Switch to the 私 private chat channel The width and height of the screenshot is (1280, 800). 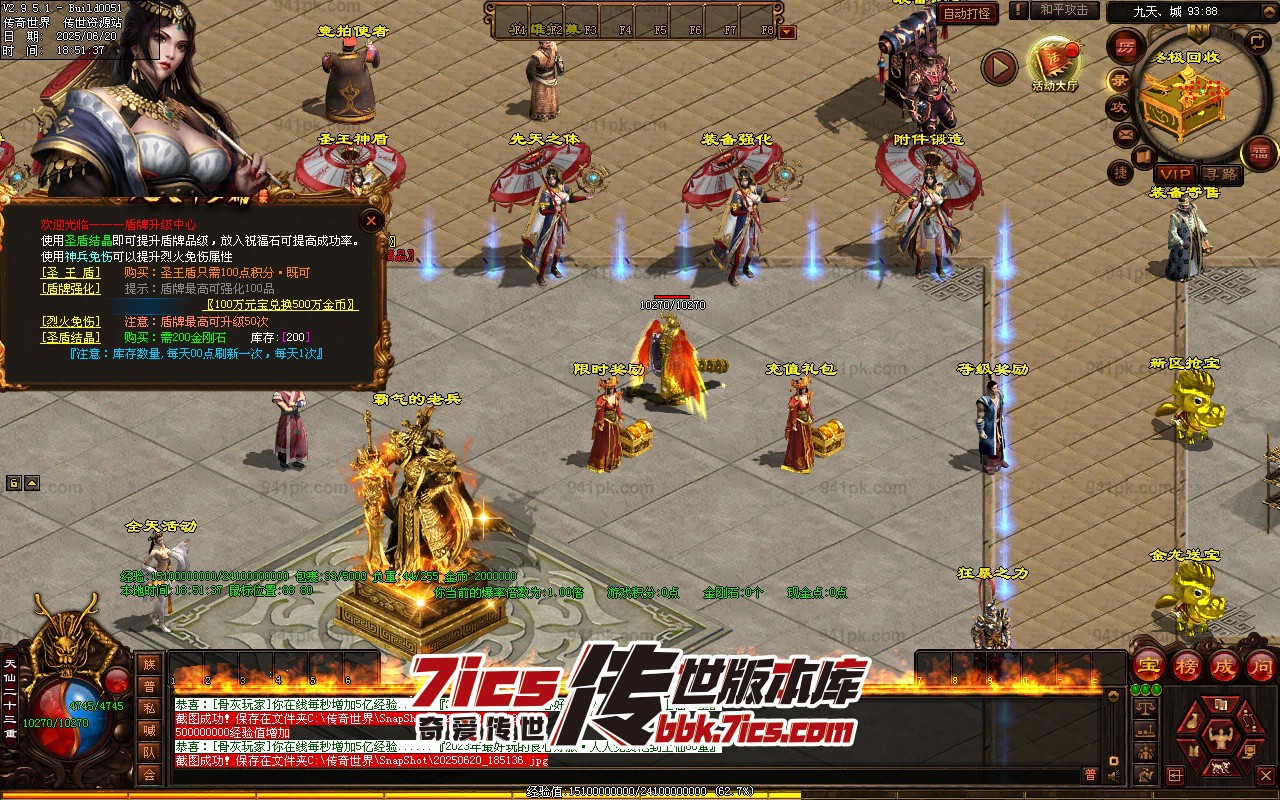click(149, 708)
